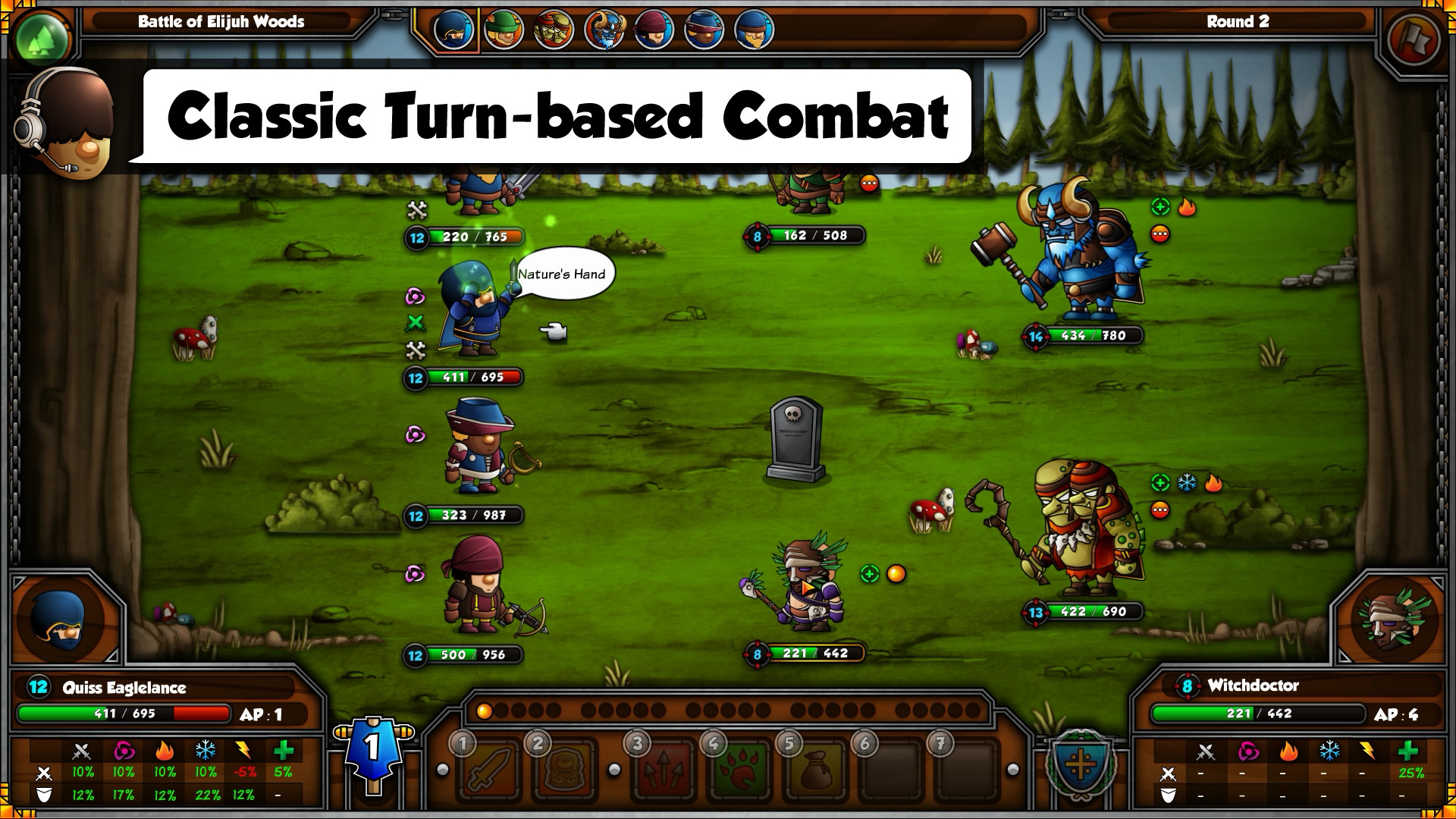1456x819 pixels.
Task: Click the two-headed ogre portrait in turn order
Action: (554, 30)
